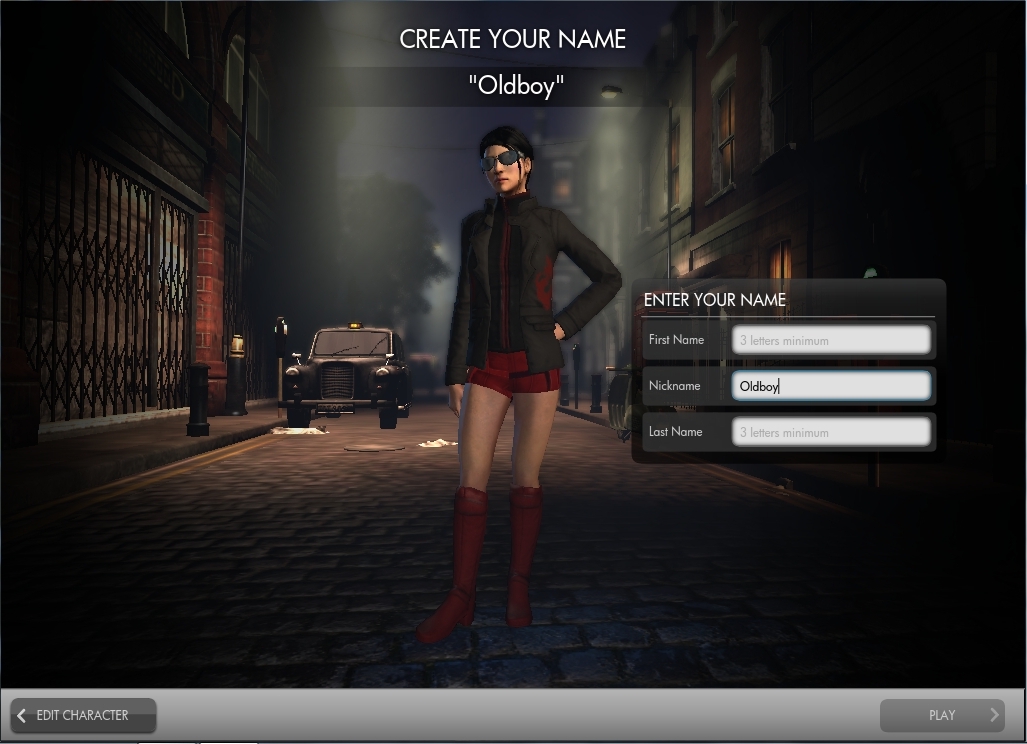Go back to Edit Character
The image size is (1027, 744).
tap(83, 715)
